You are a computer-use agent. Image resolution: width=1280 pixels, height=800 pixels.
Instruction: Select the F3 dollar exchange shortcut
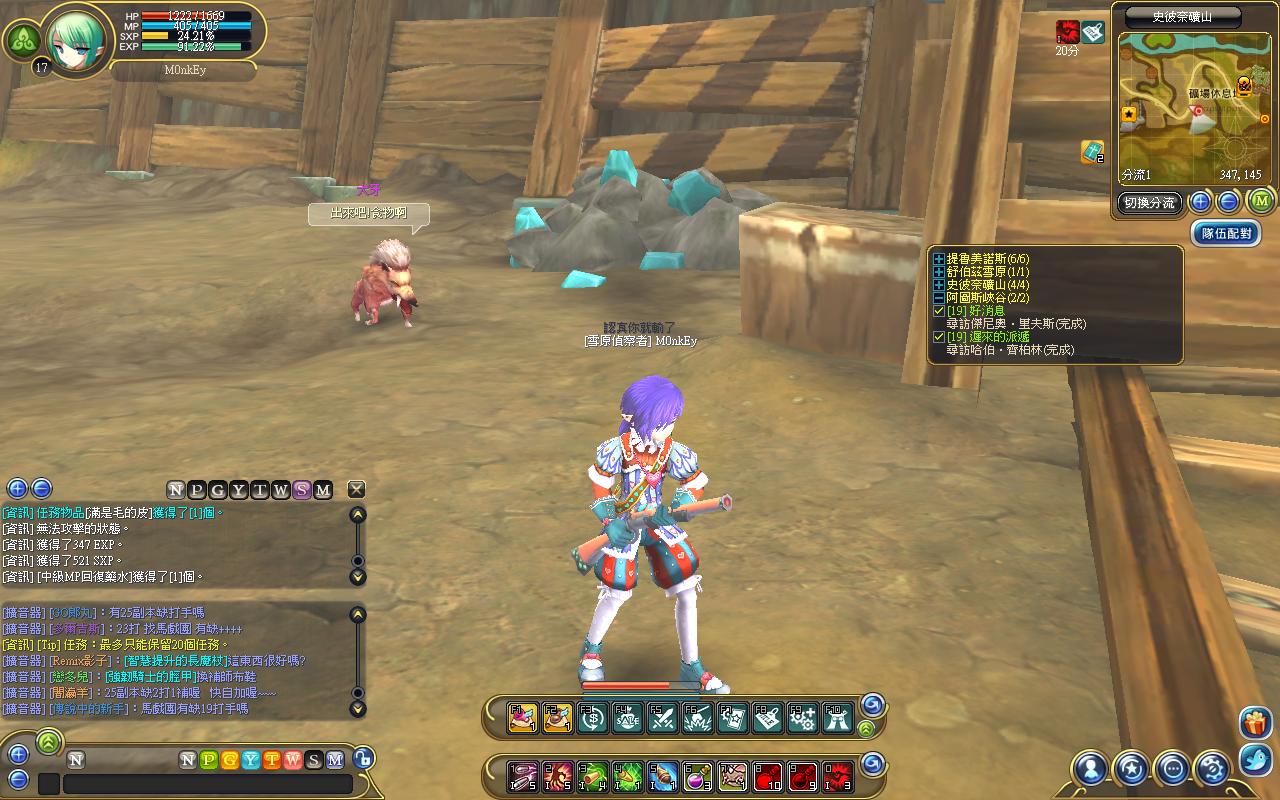click(x=593, y=718)
